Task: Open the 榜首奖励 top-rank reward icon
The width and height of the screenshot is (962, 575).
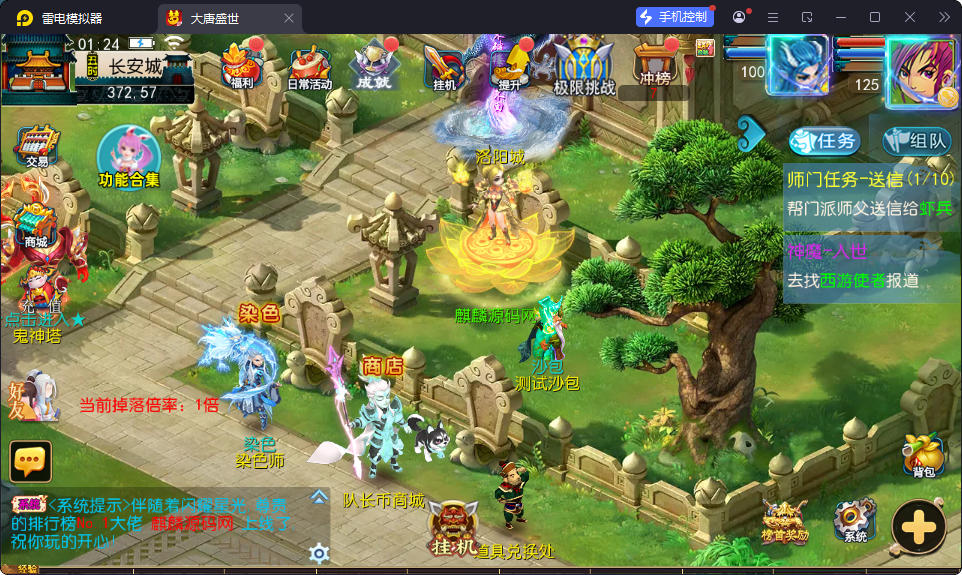Action: click(785, 521)
